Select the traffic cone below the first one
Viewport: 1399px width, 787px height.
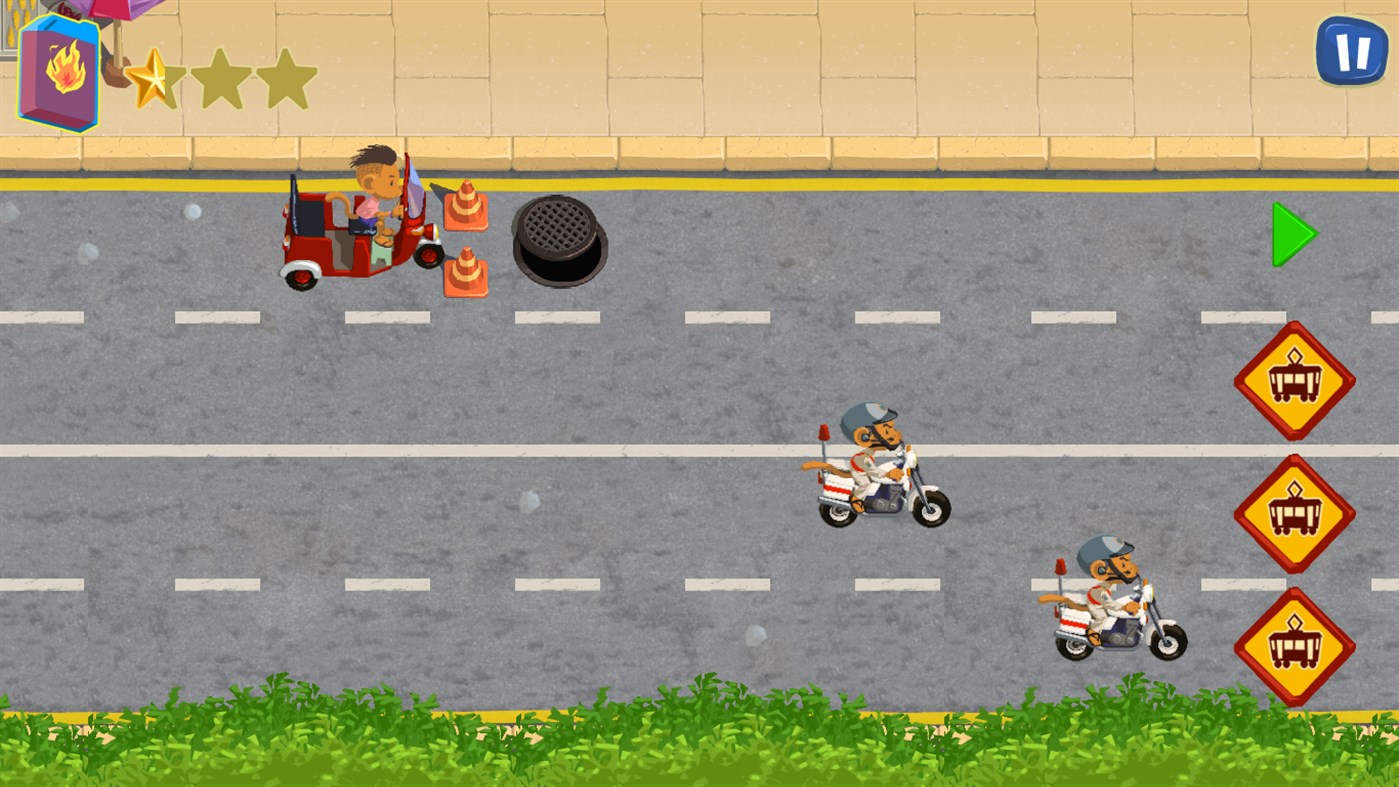pyautogui.click(x=466, y=270)
